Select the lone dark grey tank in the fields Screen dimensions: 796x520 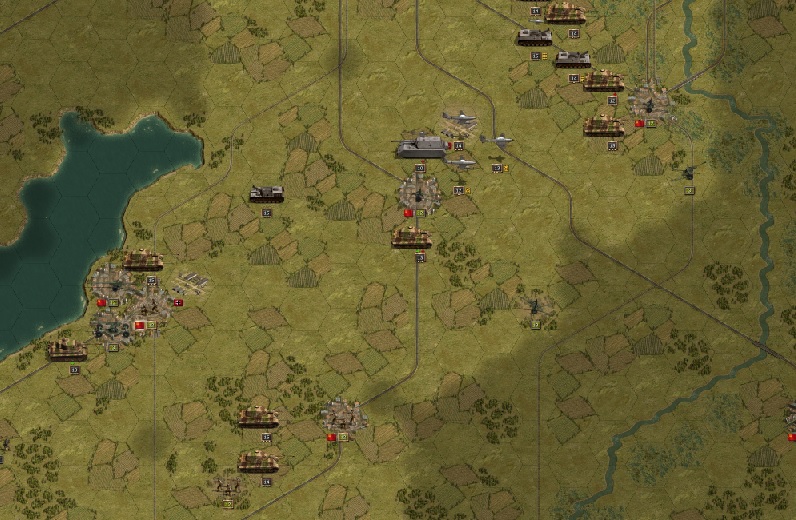click(267, 193)
